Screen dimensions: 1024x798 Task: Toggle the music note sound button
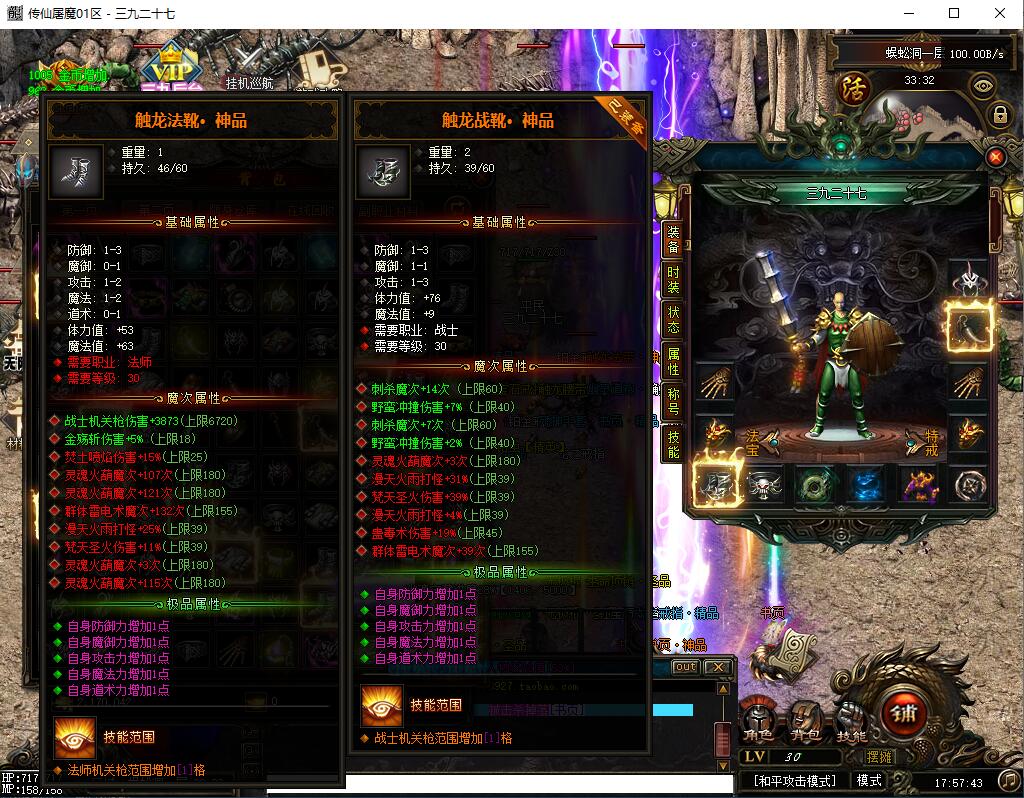(x=1009, y=780)
